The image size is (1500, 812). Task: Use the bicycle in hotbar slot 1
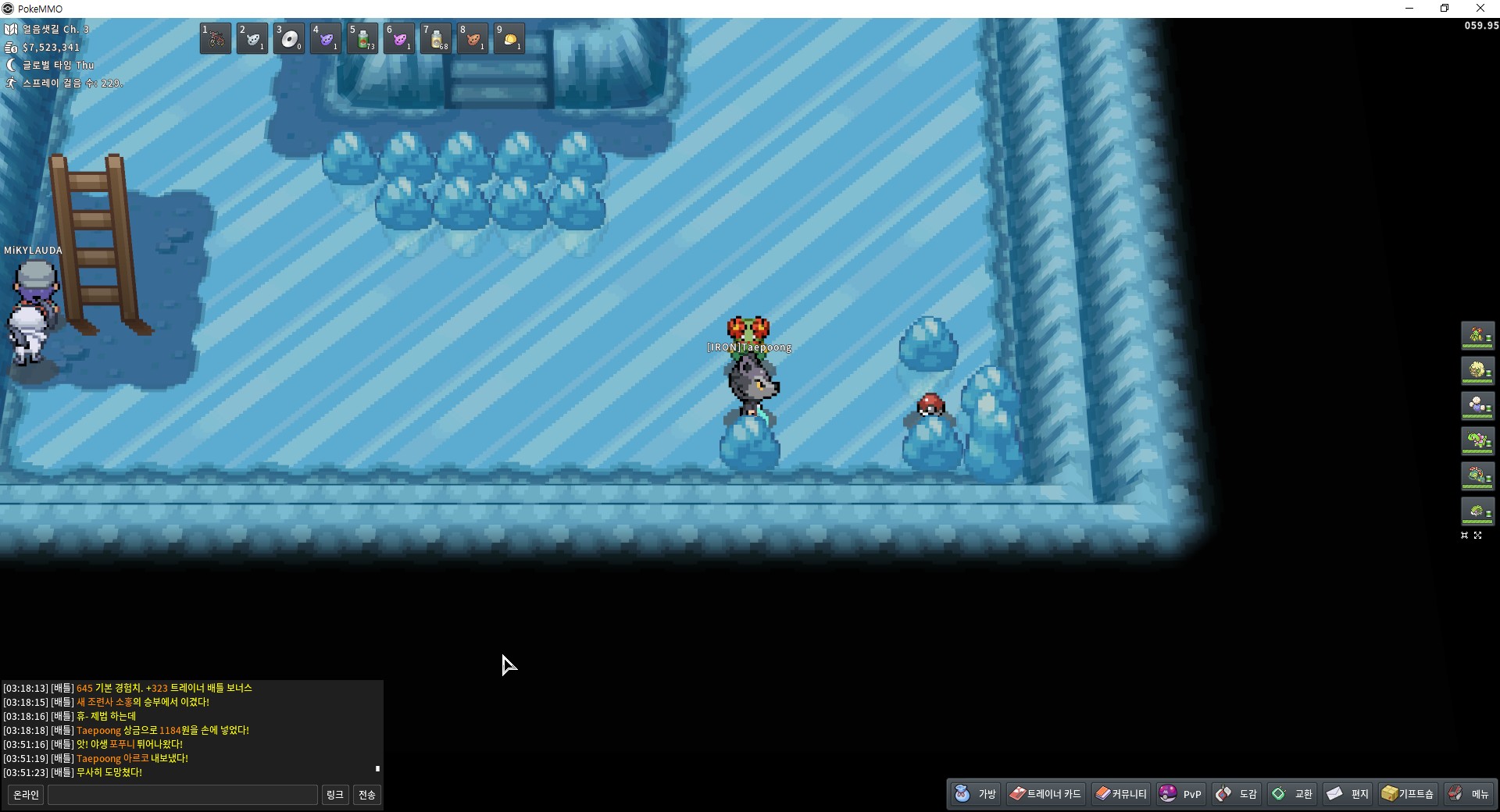216,38
